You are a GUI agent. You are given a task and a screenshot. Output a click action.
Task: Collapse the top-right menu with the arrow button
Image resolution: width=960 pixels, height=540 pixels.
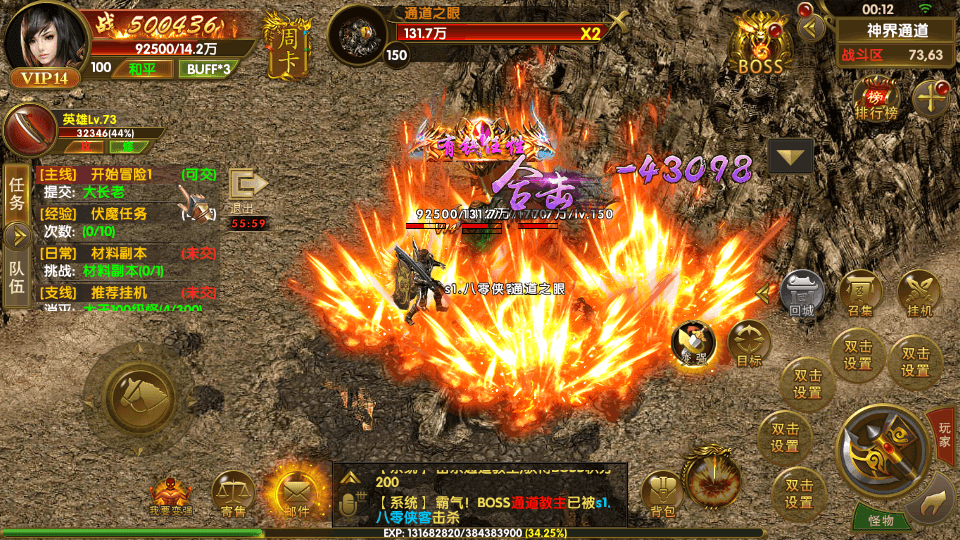812,27
